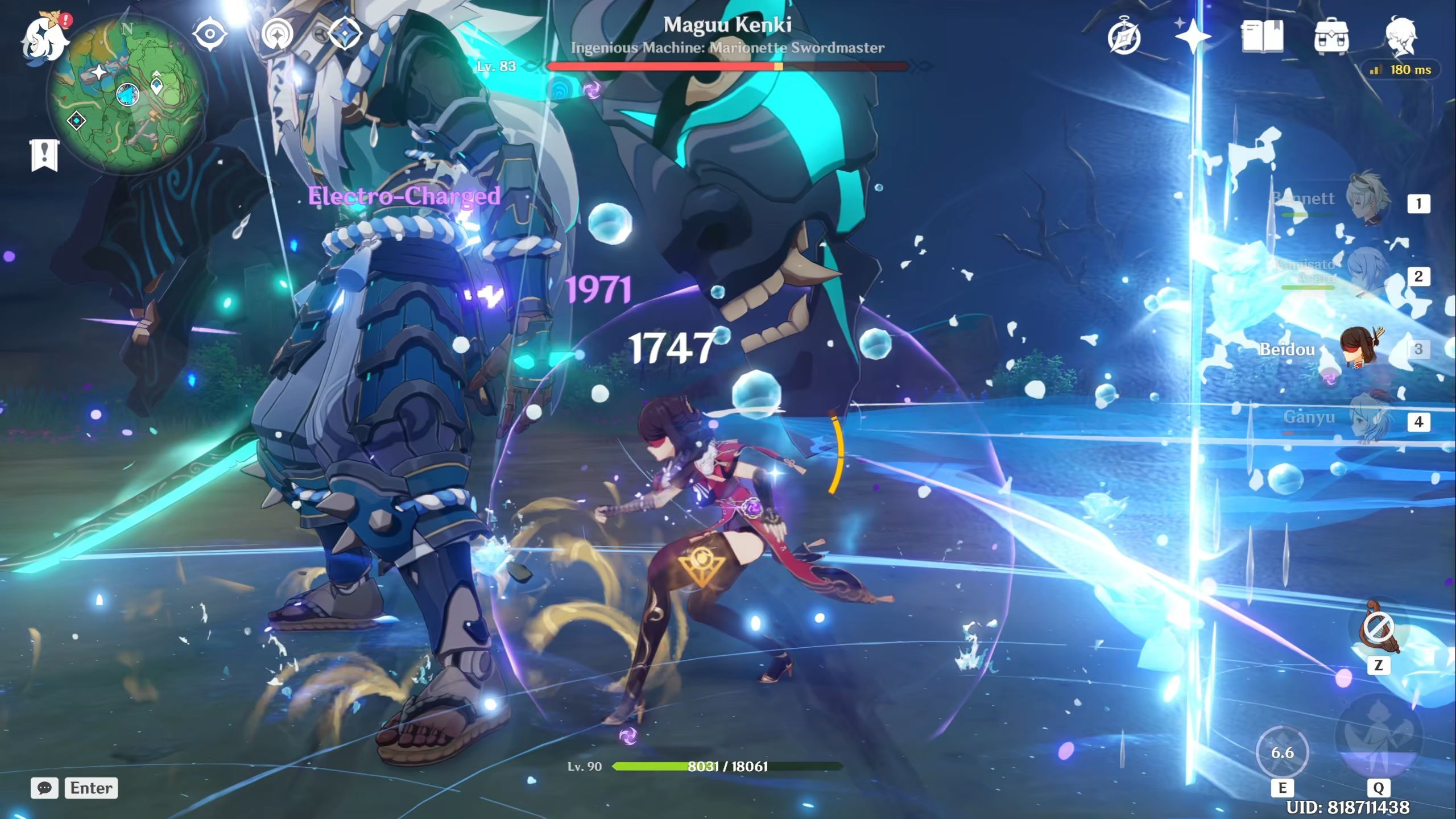
Task: Select Beidou in the party list
Action: click(1359, 349)
